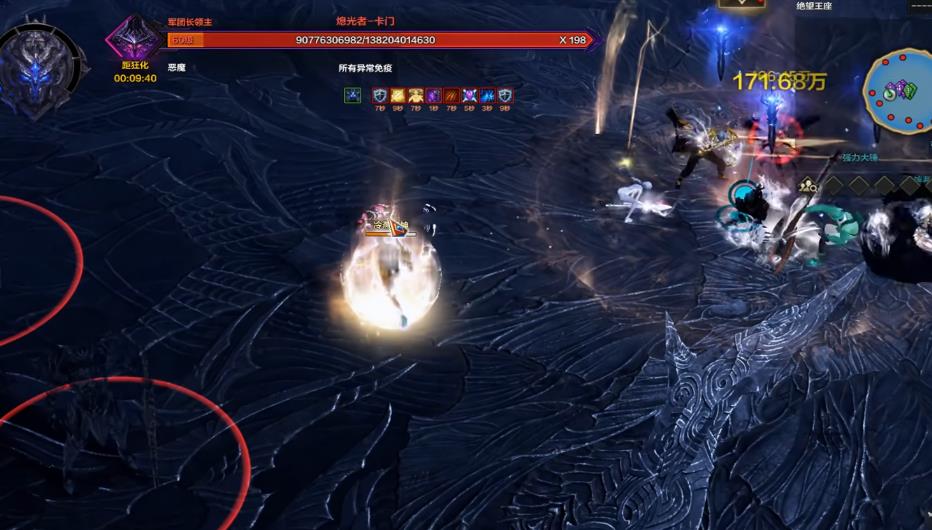The width and height of the screenshot is (932, 530).
Task: Open the circular minimap
Action: [x=897, y=90]
